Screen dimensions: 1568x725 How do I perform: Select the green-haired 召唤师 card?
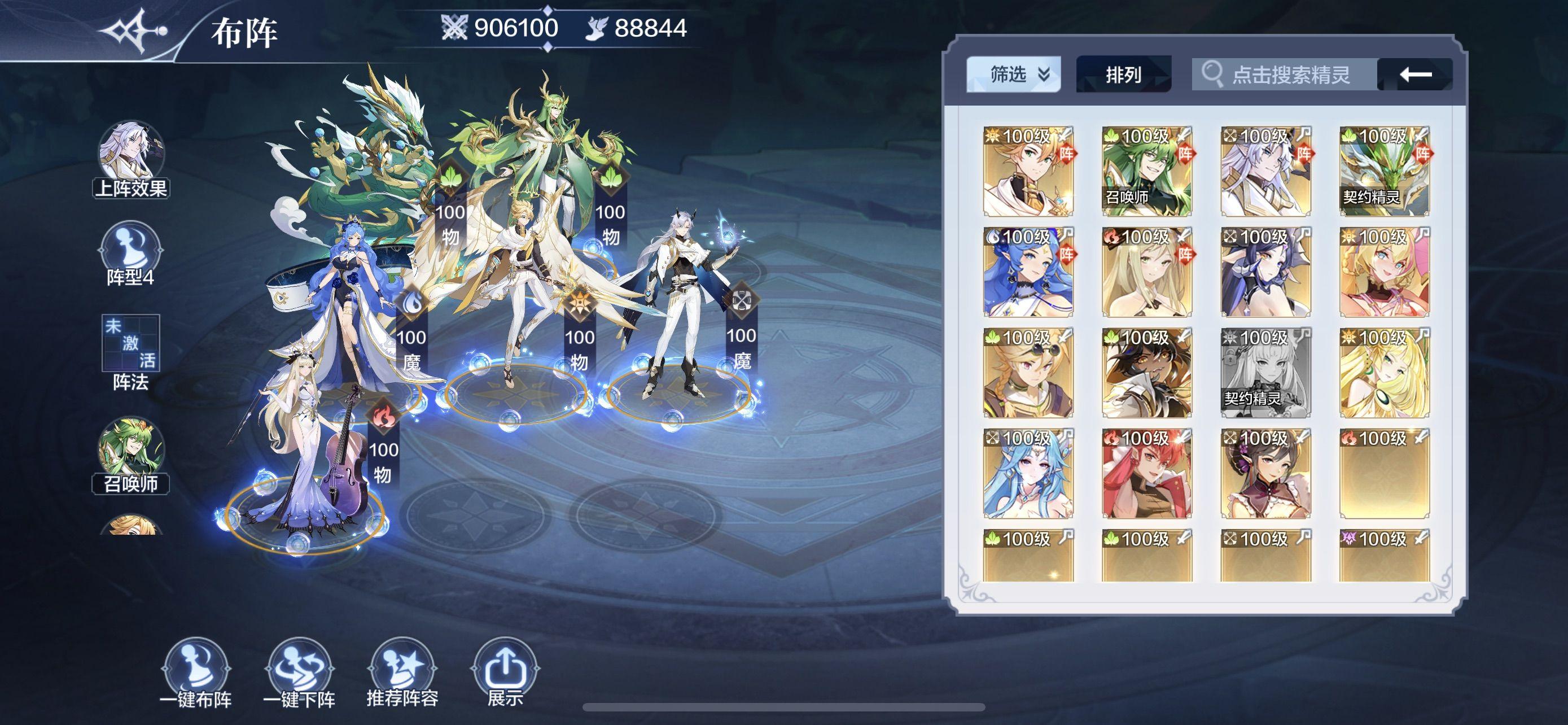click(1147, 172)
